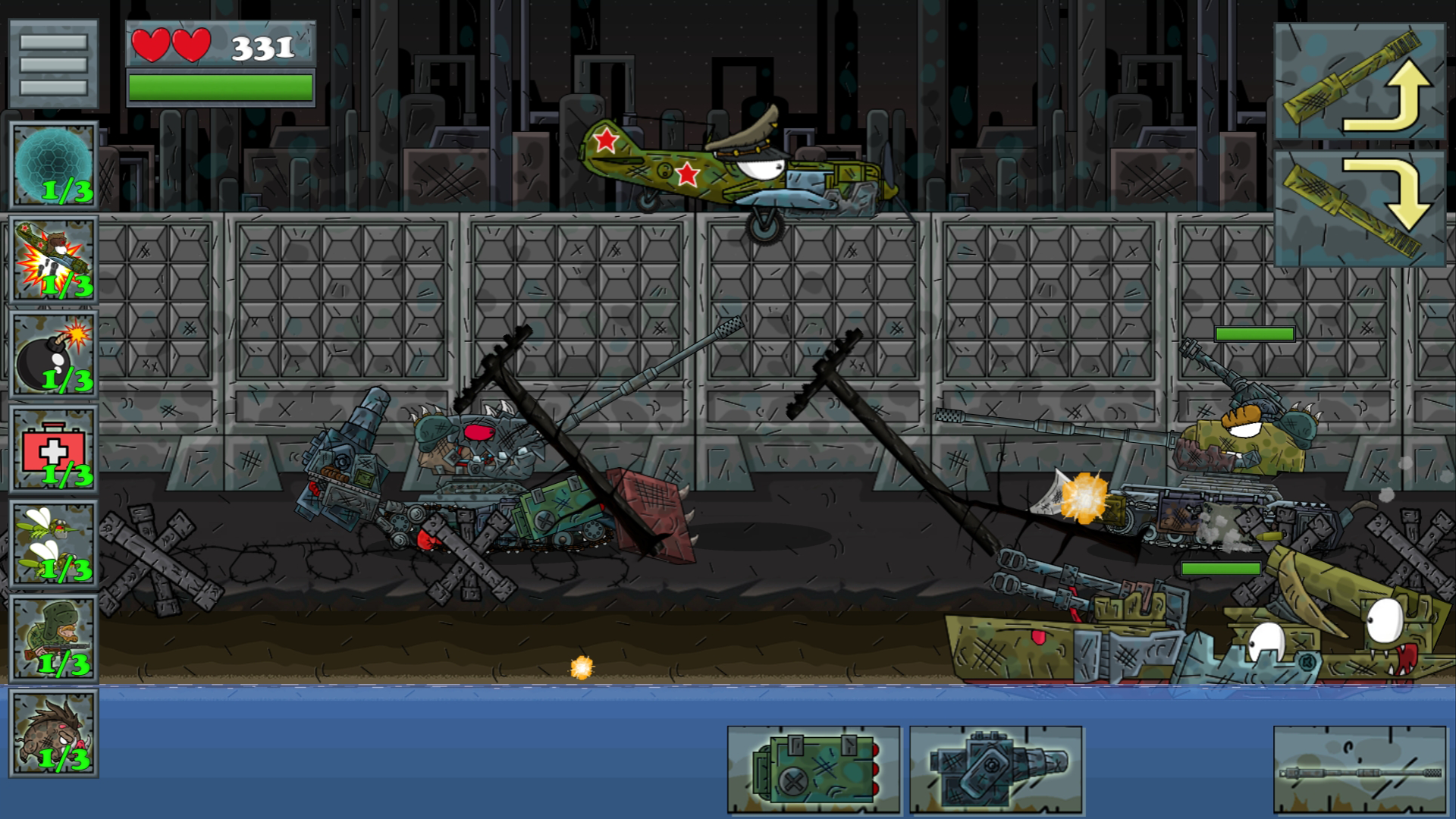Image resolution: width=1456 pixels, height=819 pixels.
Task: Summon the mosquito swarm ability
Action: (x=53, y=542)
